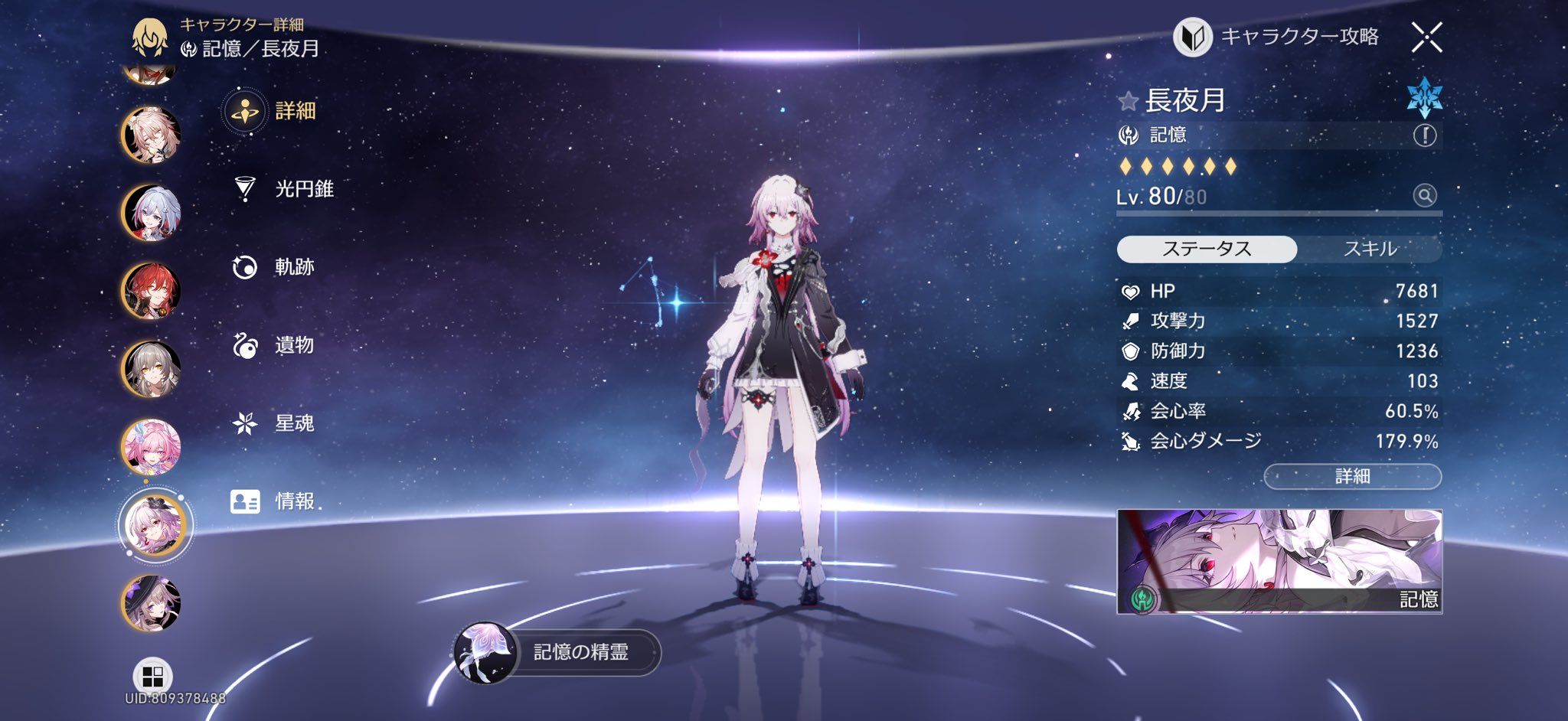
Task: Click the path info exclamation icon
Action: 1424,135
